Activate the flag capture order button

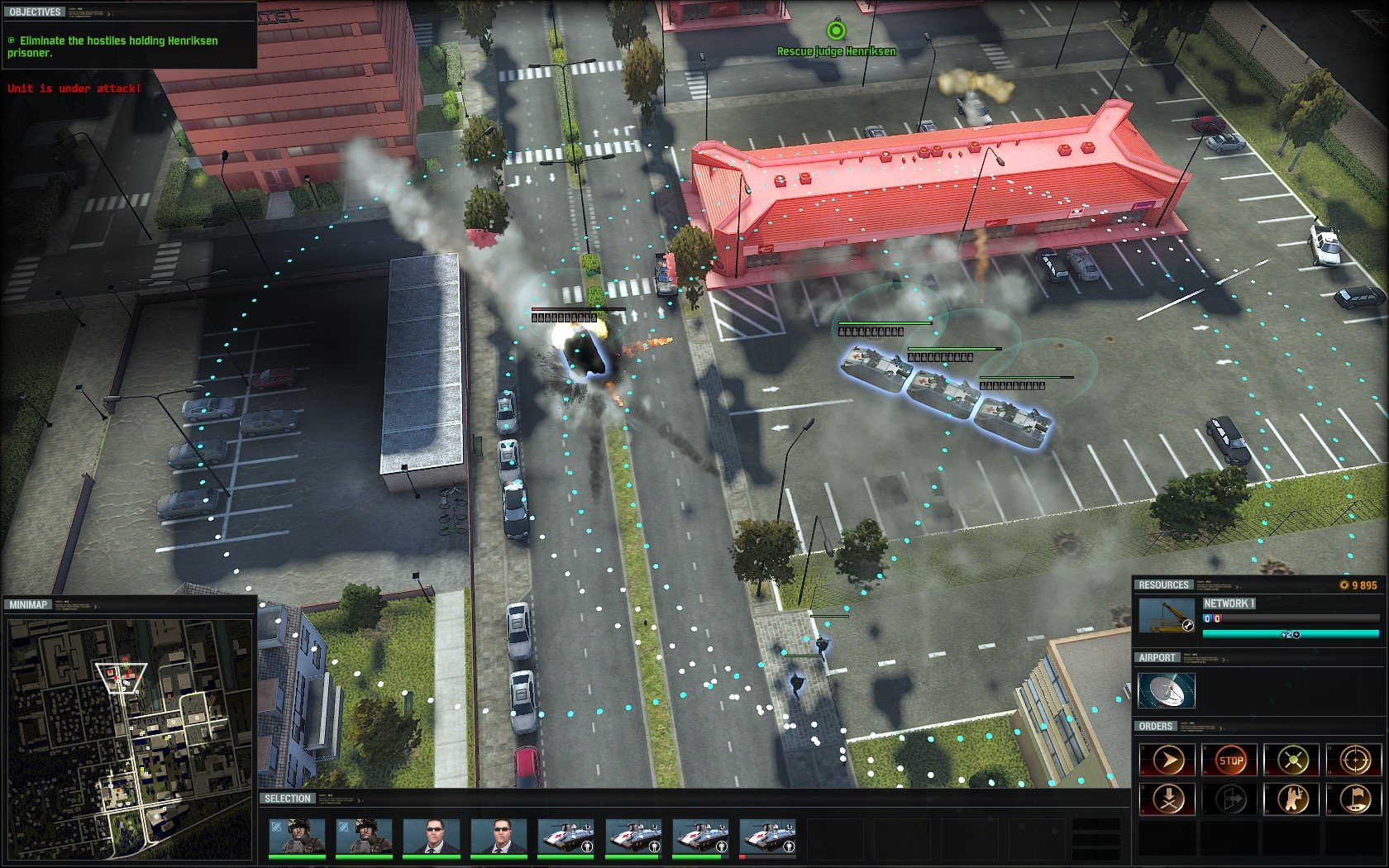click(x=1354, y=799)
